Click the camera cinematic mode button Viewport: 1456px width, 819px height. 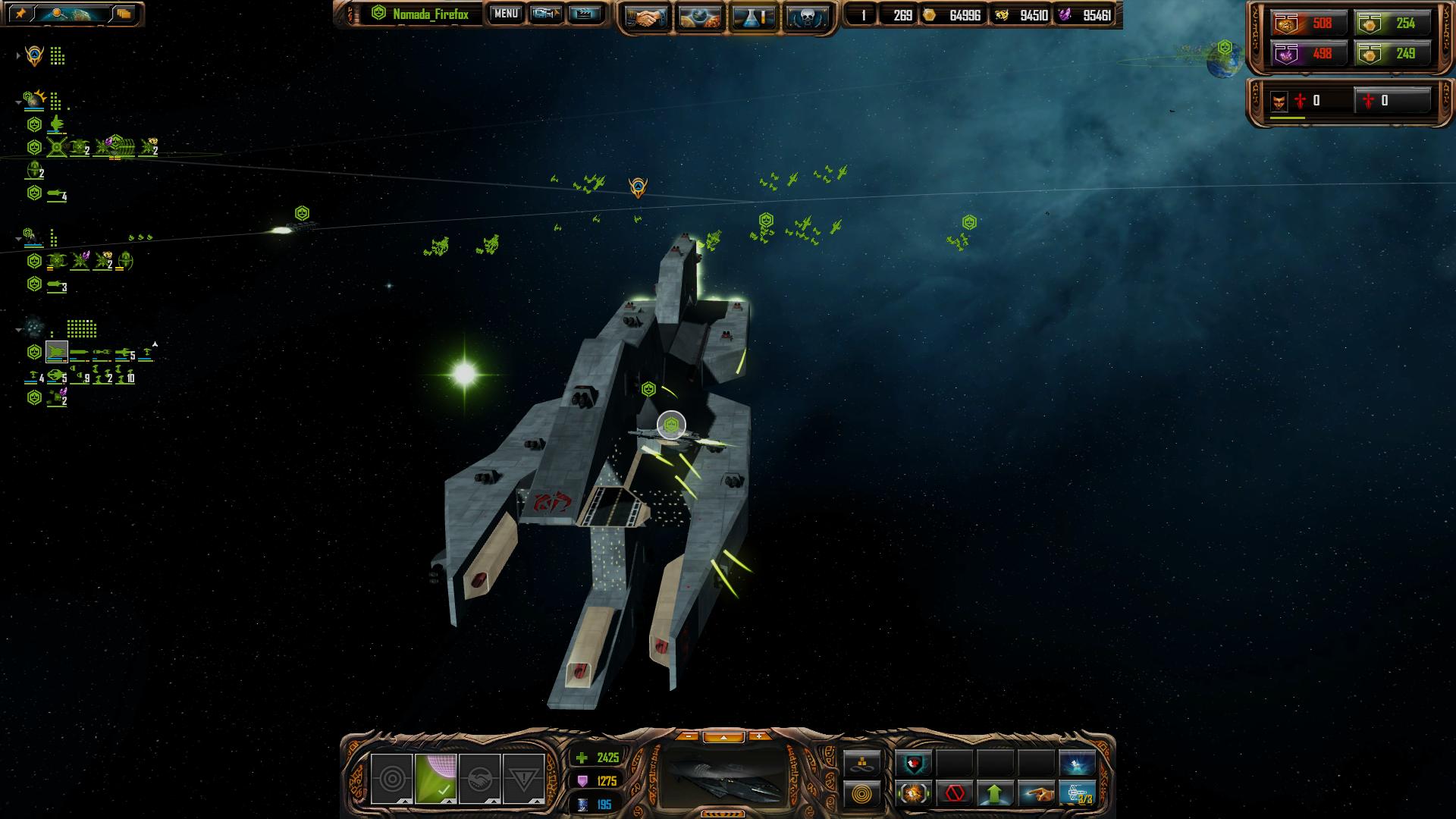click(545, 14)
